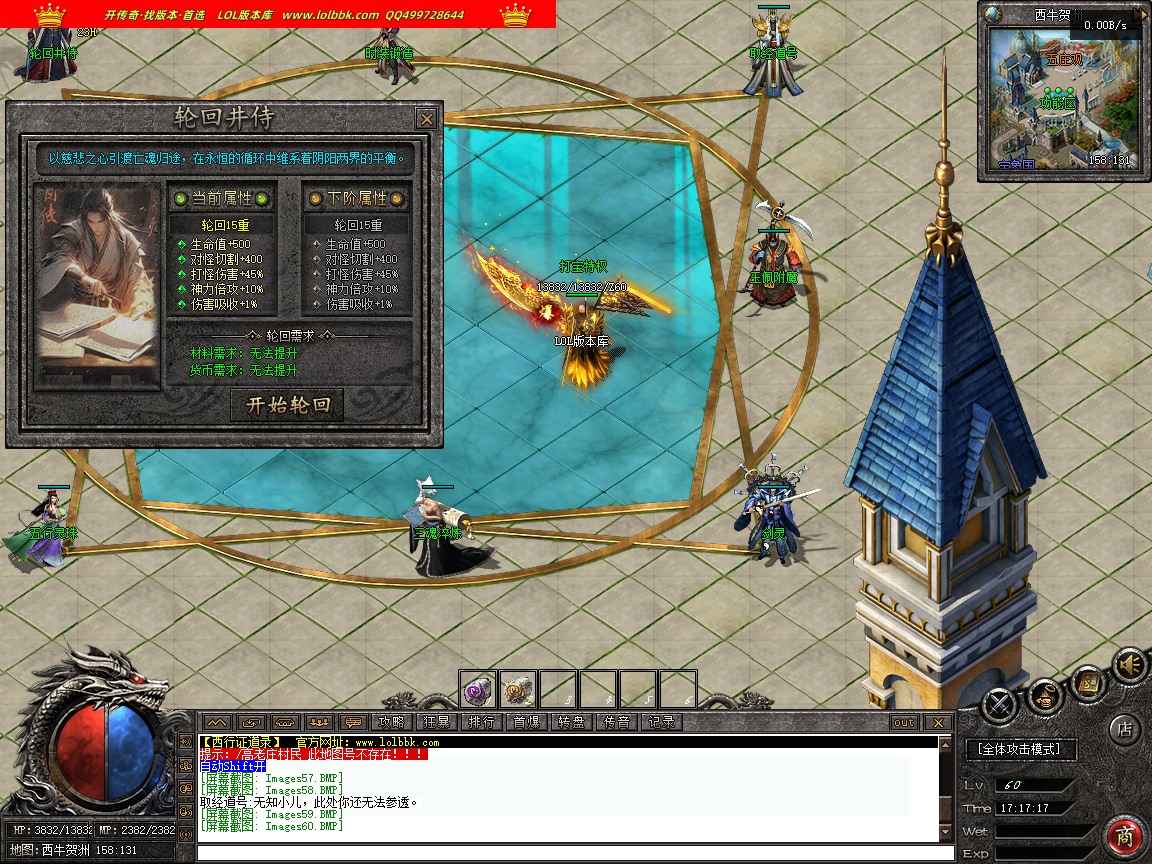
Task: Open the 攻略 guide from chat toolbar
Action: [389, 722]
